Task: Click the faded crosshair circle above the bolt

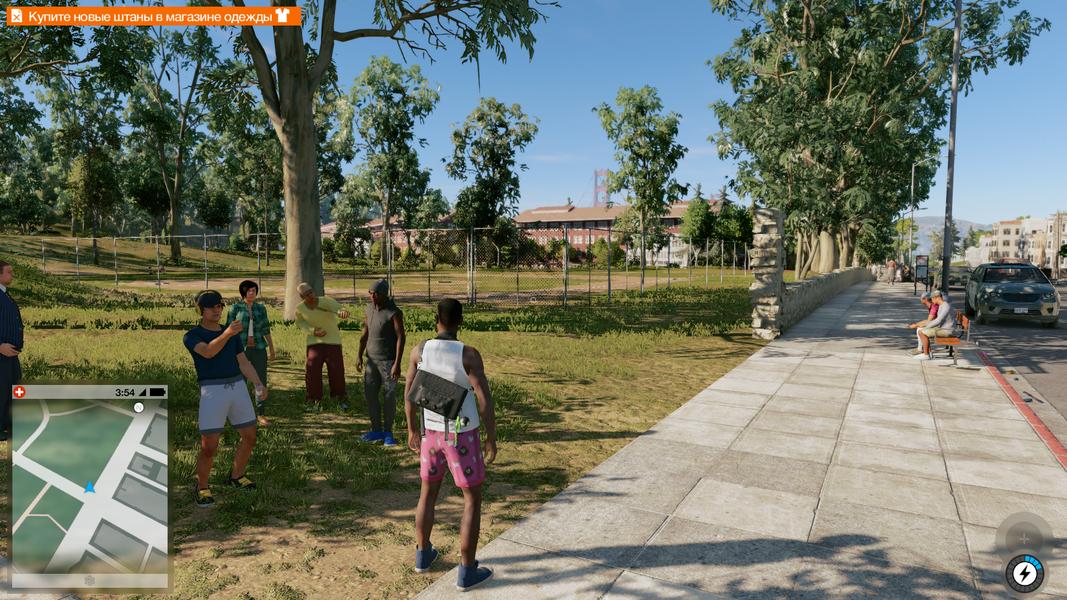Action: click(x=1023, y=537)
